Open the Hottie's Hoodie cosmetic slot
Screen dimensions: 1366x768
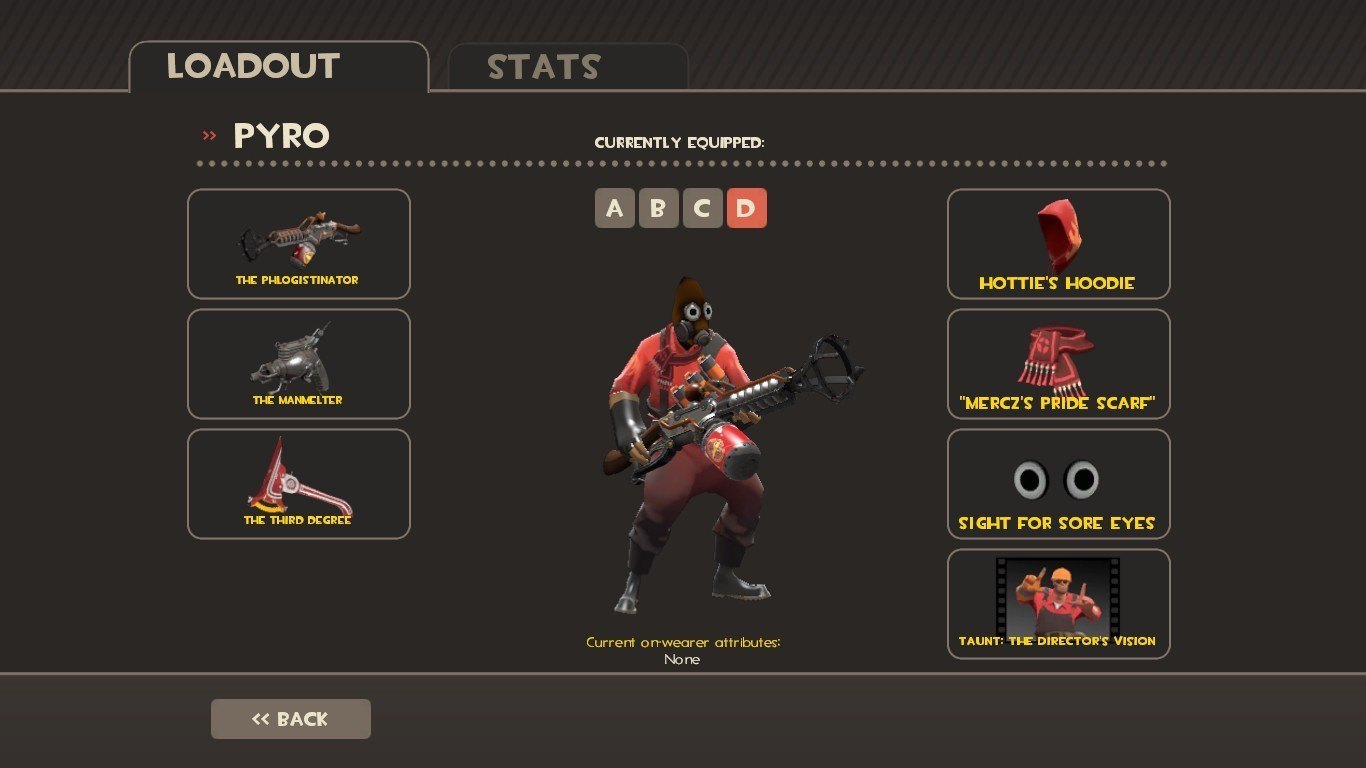pos(1058,244)
